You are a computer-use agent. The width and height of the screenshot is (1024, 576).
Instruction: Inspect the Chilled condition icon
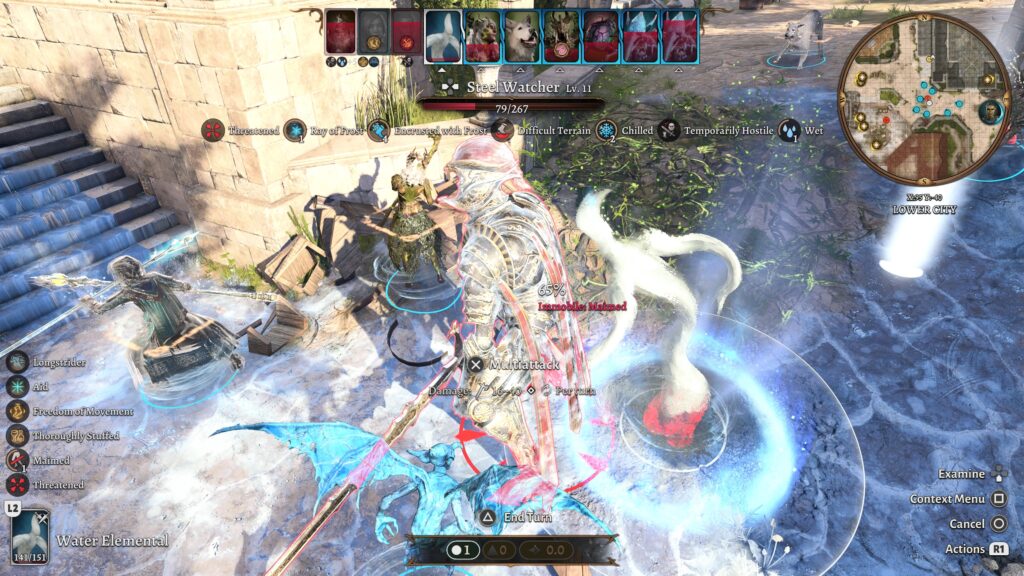[607, 130]
